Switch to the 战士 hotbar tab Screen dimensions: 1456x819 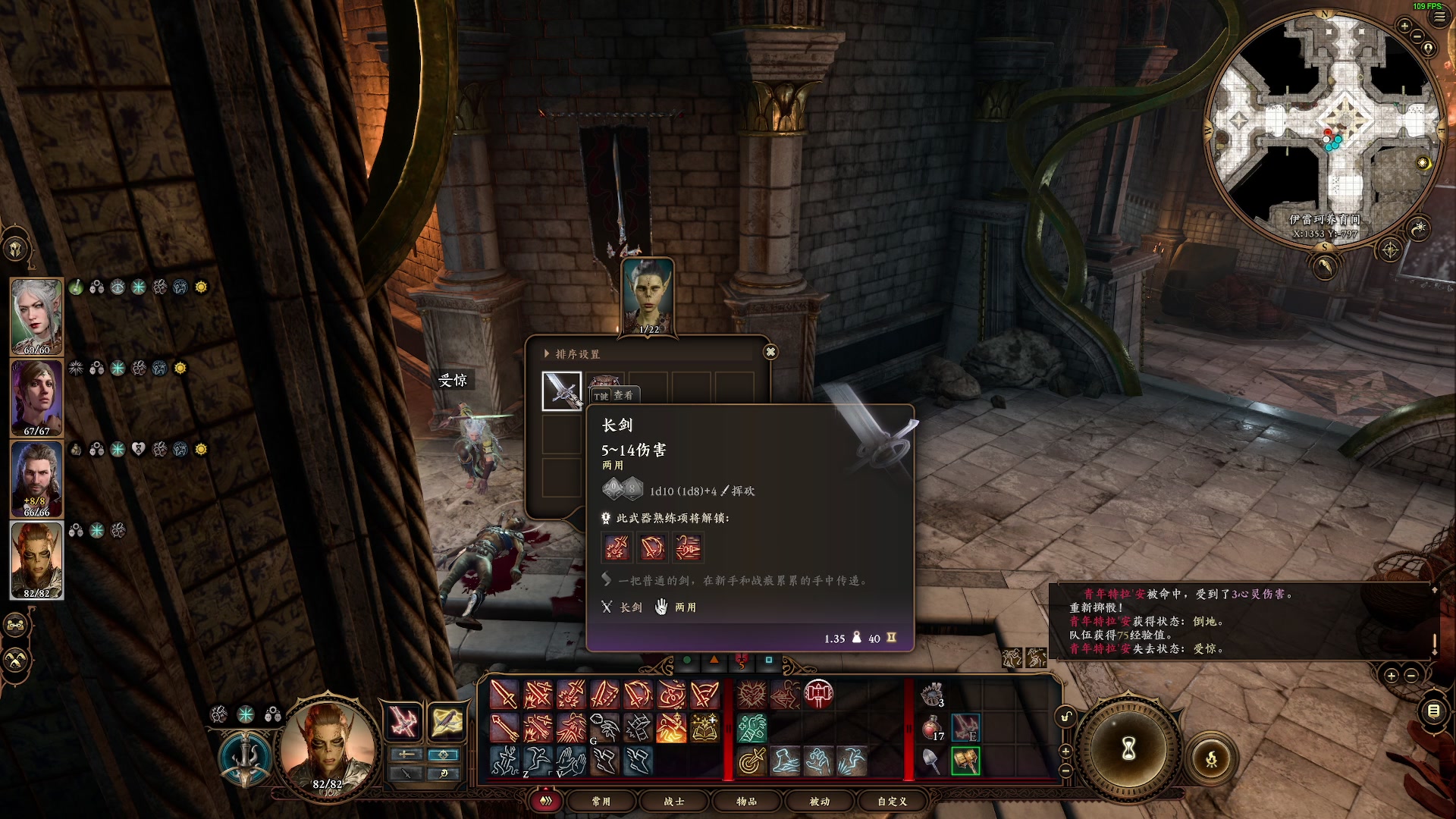click(673, 801)
